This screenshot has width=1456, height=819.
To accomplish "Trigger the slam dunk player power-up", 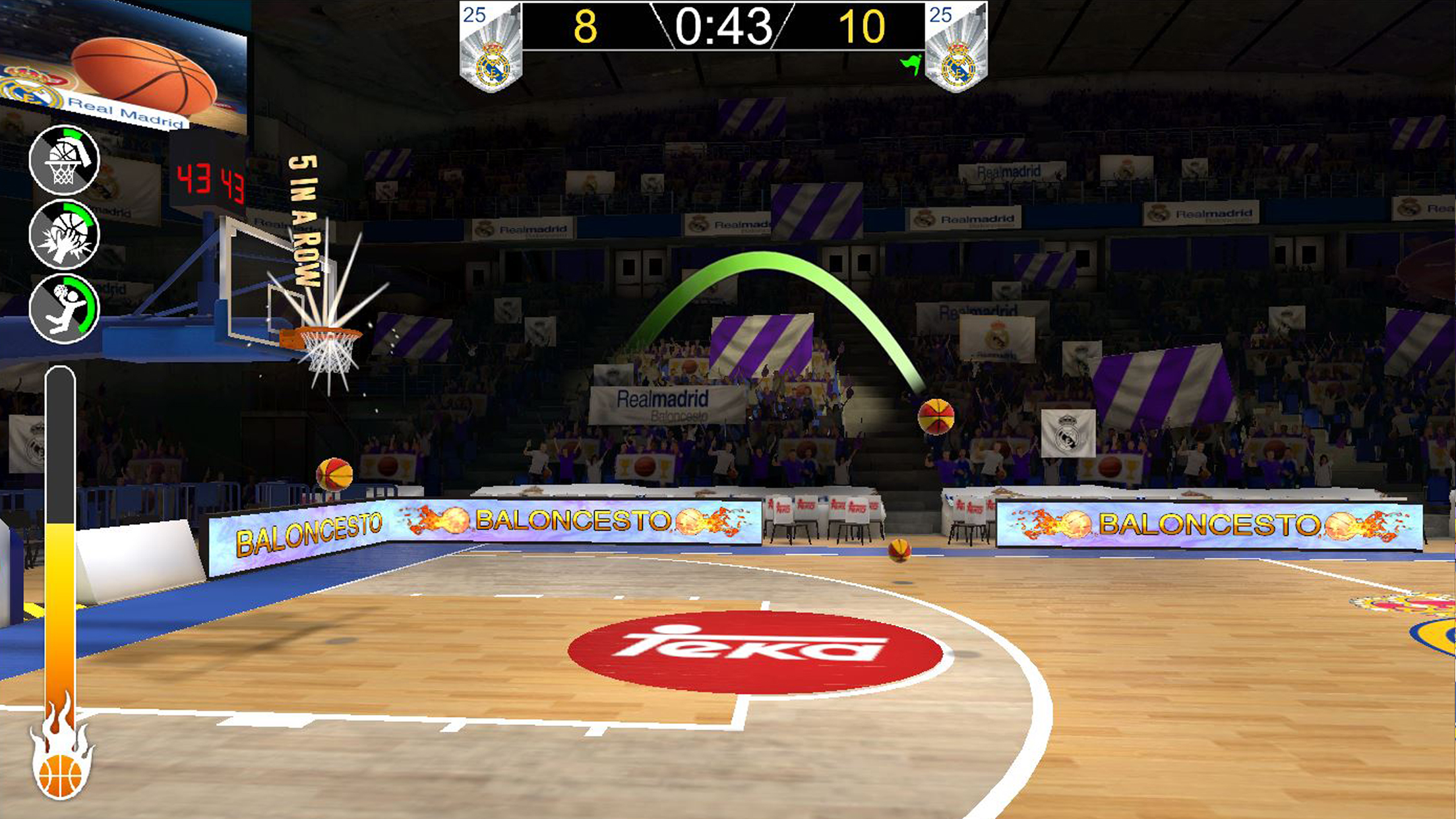I will click(x=64, y=309).
